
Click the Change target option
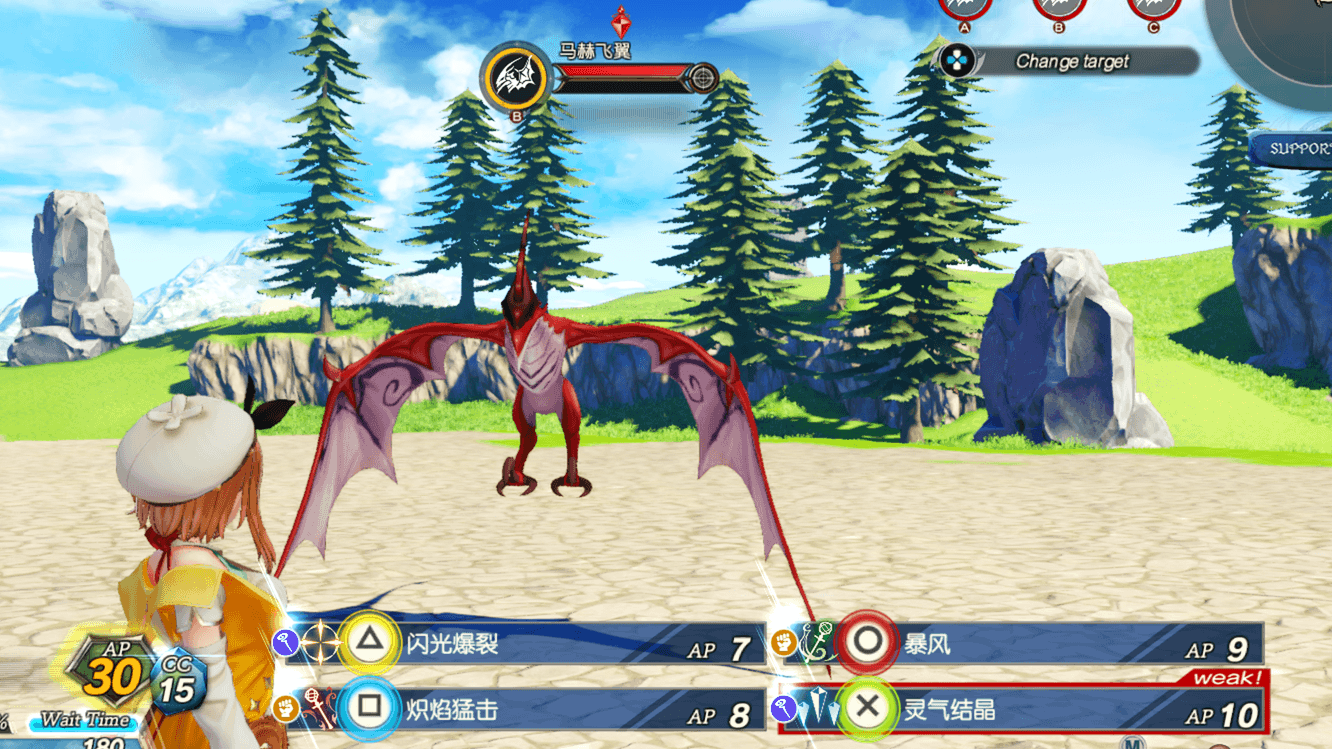pyautogui.click(x=1070, y=62)
